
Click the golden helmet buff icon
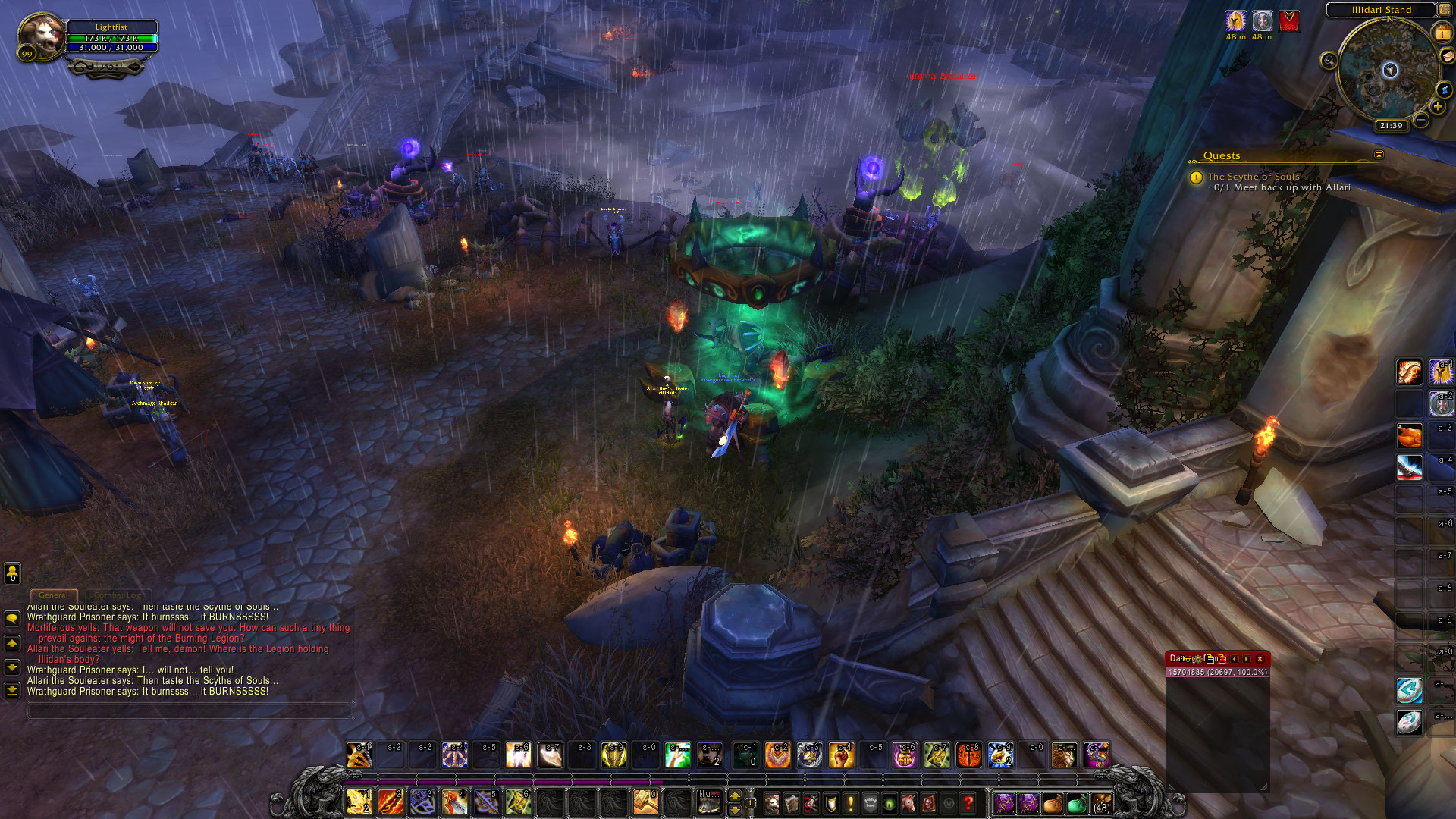[x=1236, y=21]
